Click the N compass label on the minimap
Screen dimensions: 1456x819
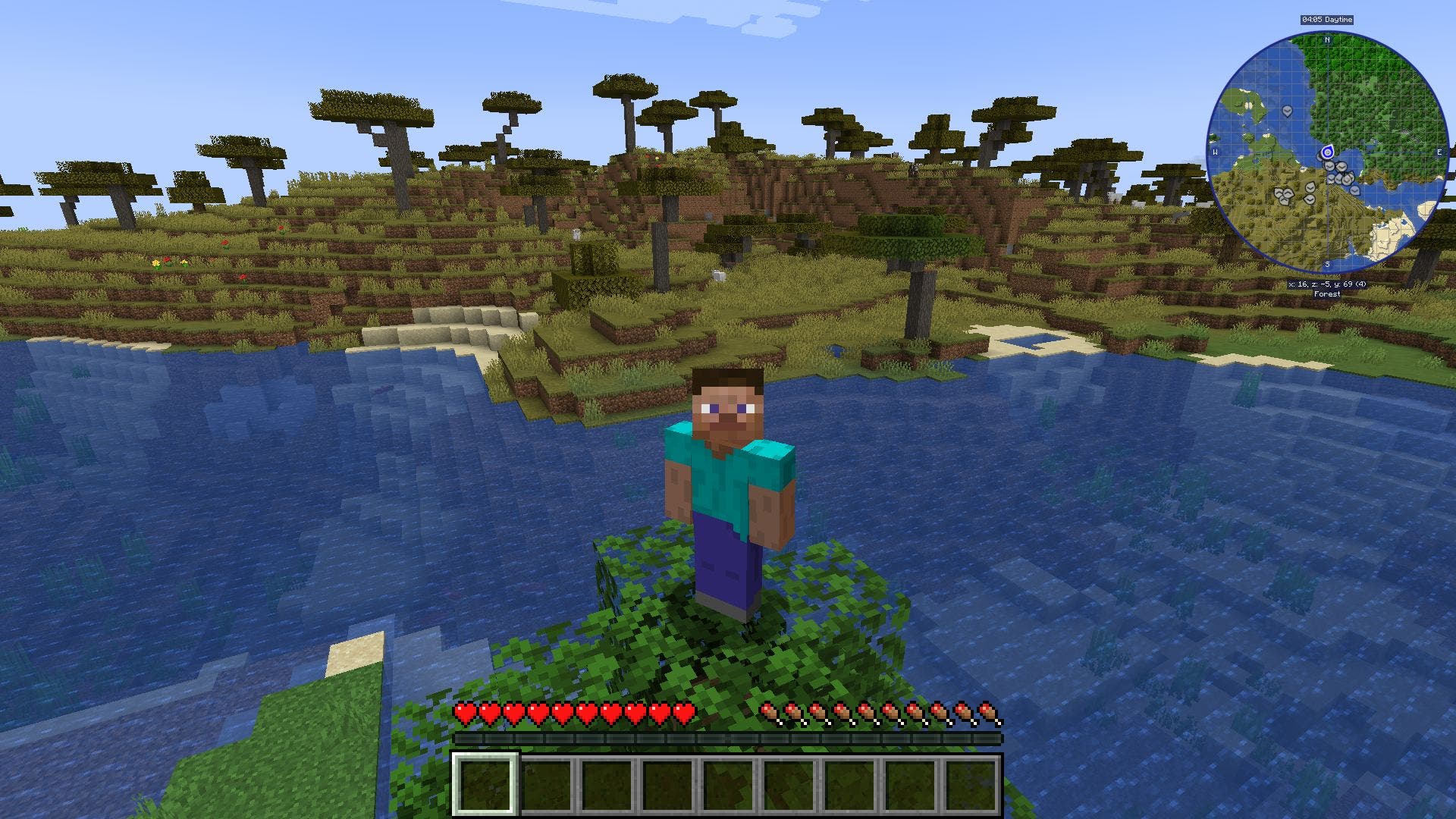click(x=1327, y=40)
